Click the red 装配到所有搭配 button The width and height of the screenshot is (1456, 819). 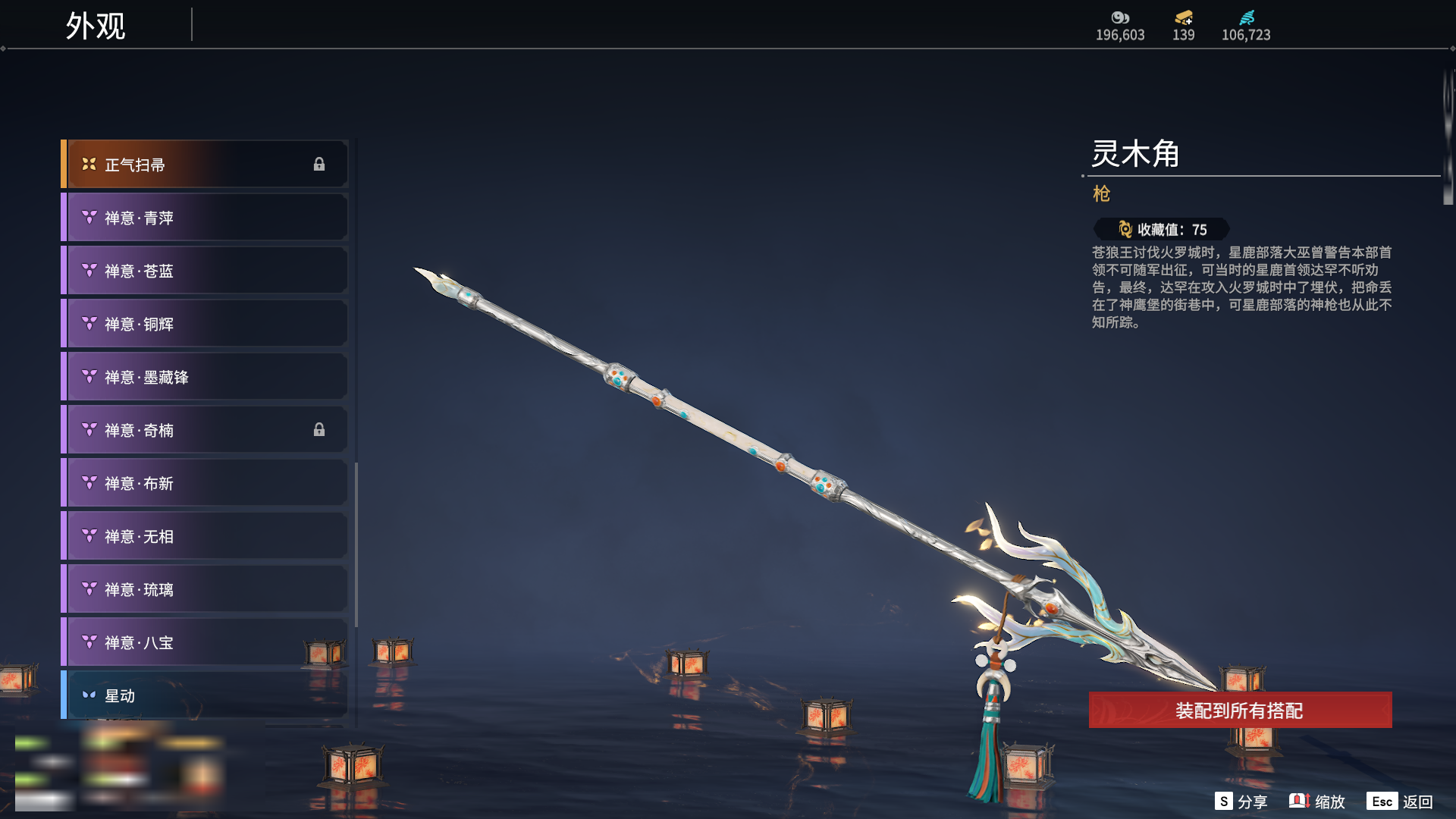click(1240, 711)
